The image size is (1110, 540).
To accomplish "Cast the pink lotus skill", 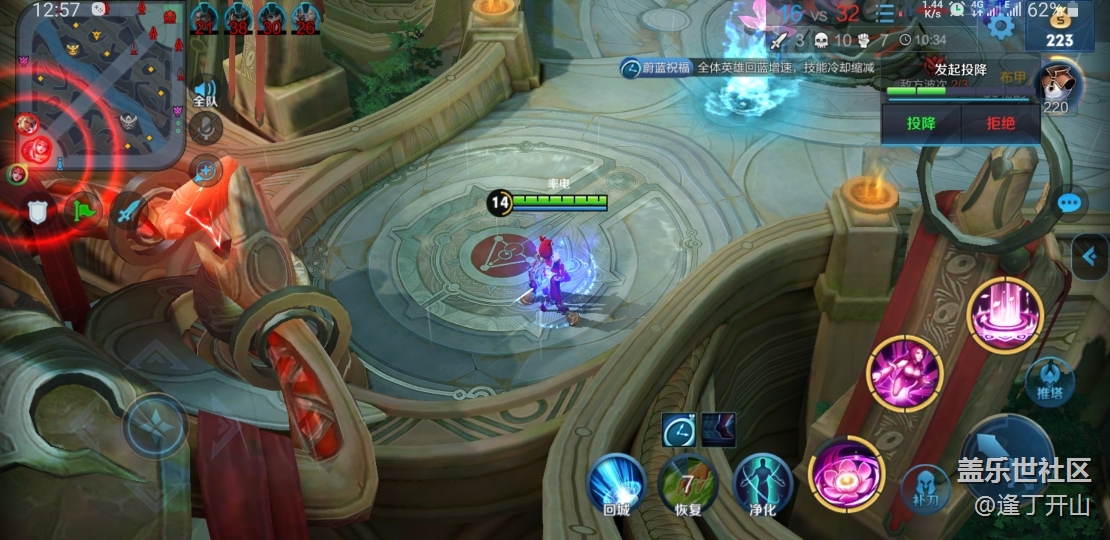I will (x=846, y=473).
